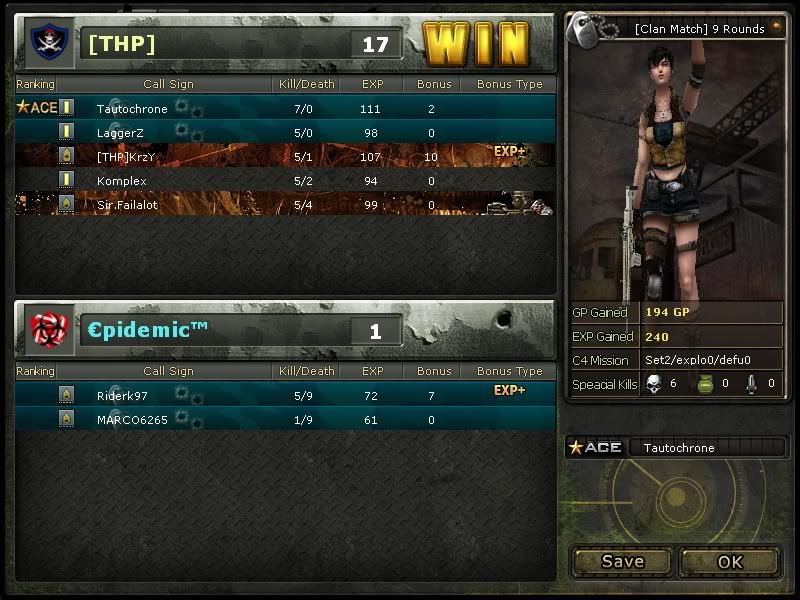Select LaggerZ's player row
Image resolution: width=800 pixels, height=600 pixels.
(x=285, y=132)
